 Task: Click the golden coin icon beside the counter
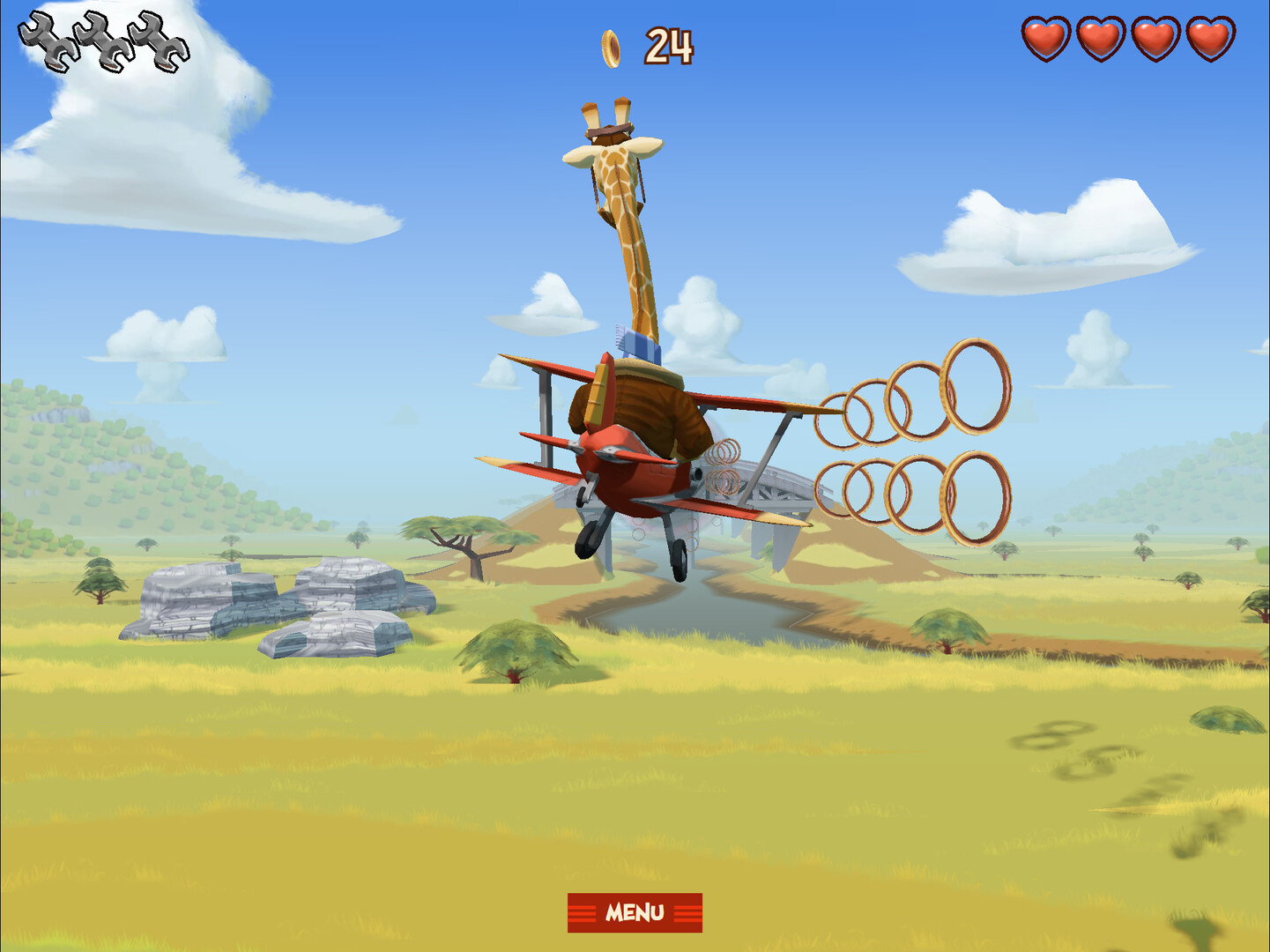point(612,48)
